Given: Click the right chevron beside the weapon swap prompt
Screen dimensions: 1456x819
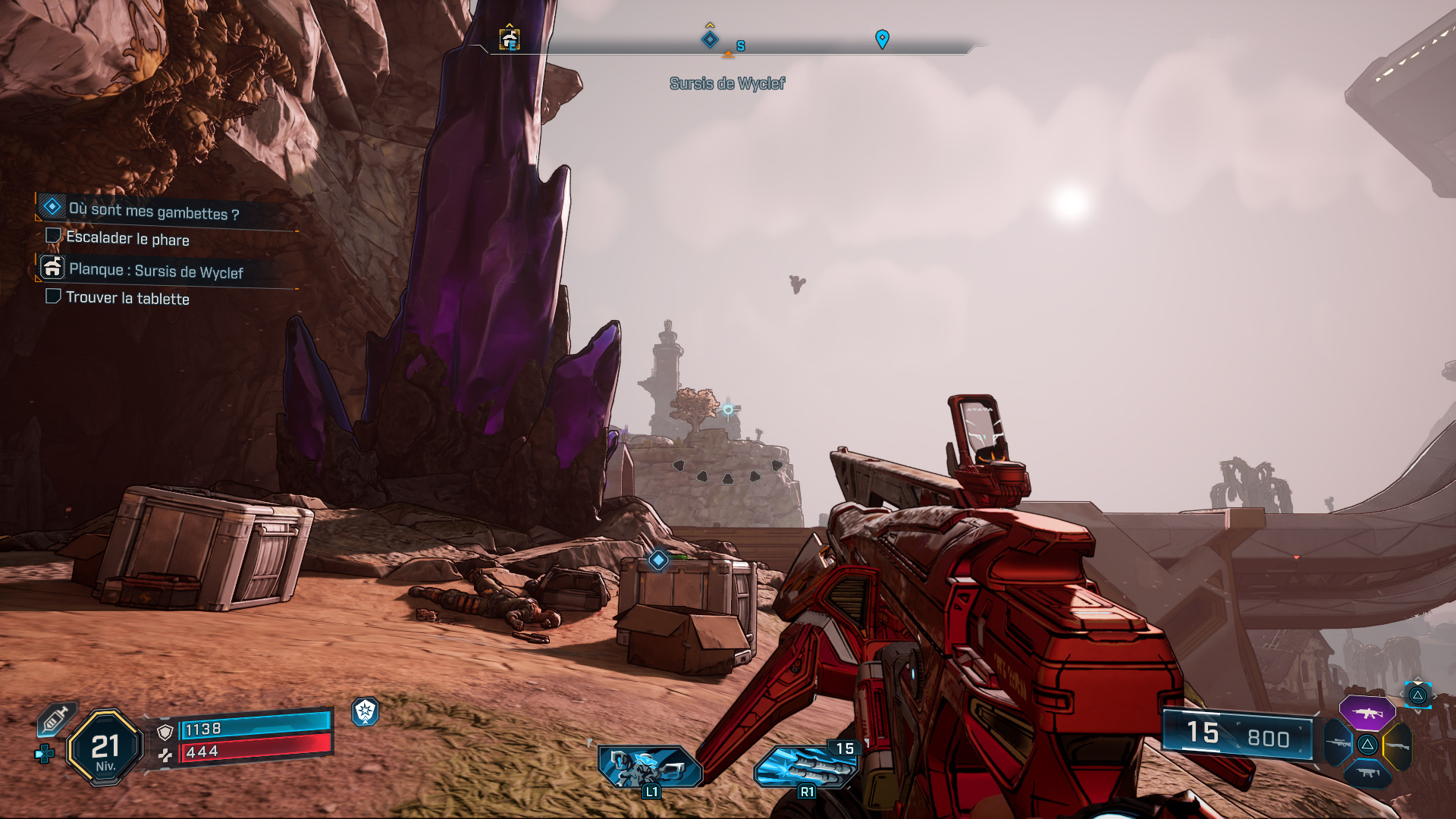Looking at the screenshot, I should click(1436, 695).
